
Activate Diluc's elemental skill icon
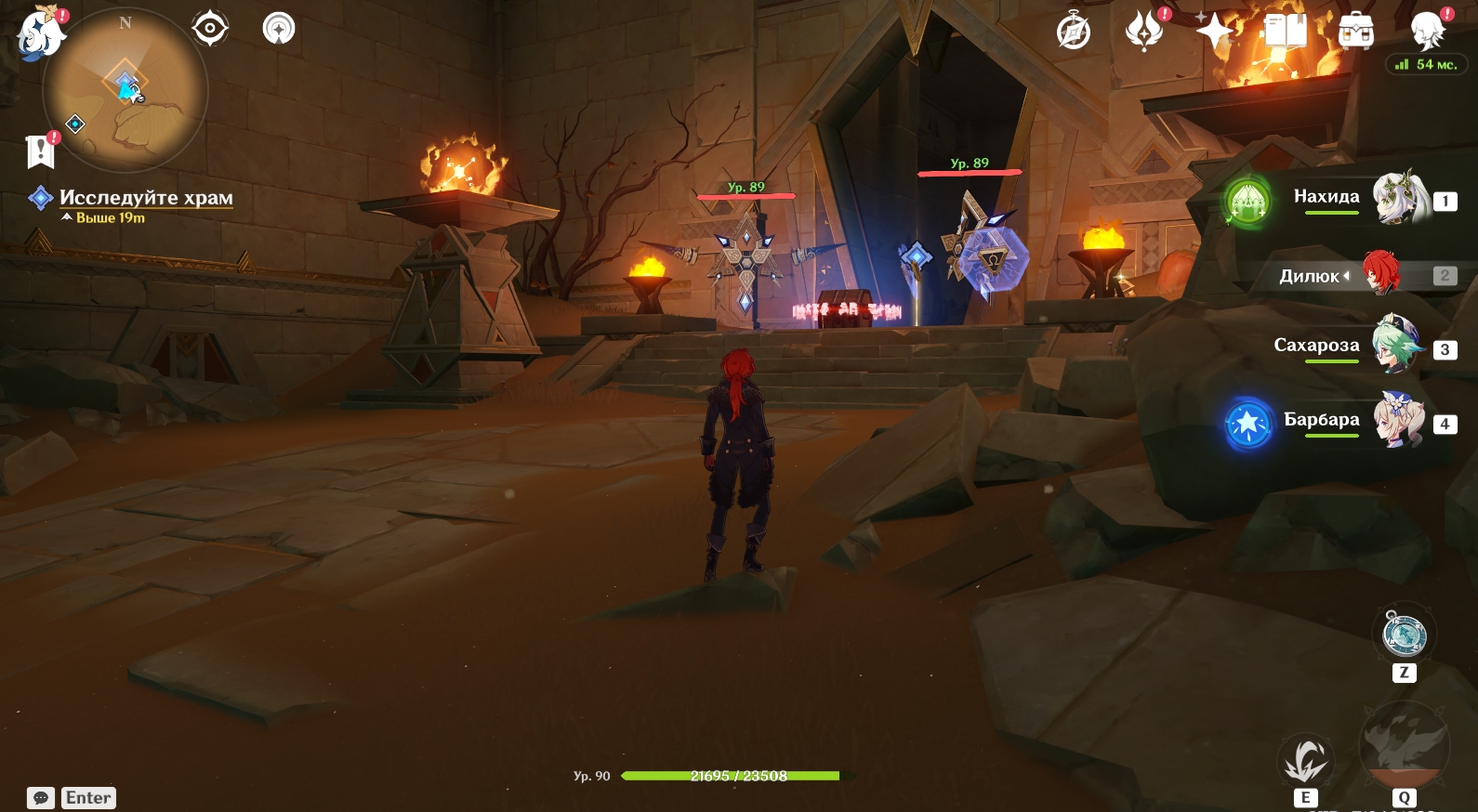[x=1305, y=761]
